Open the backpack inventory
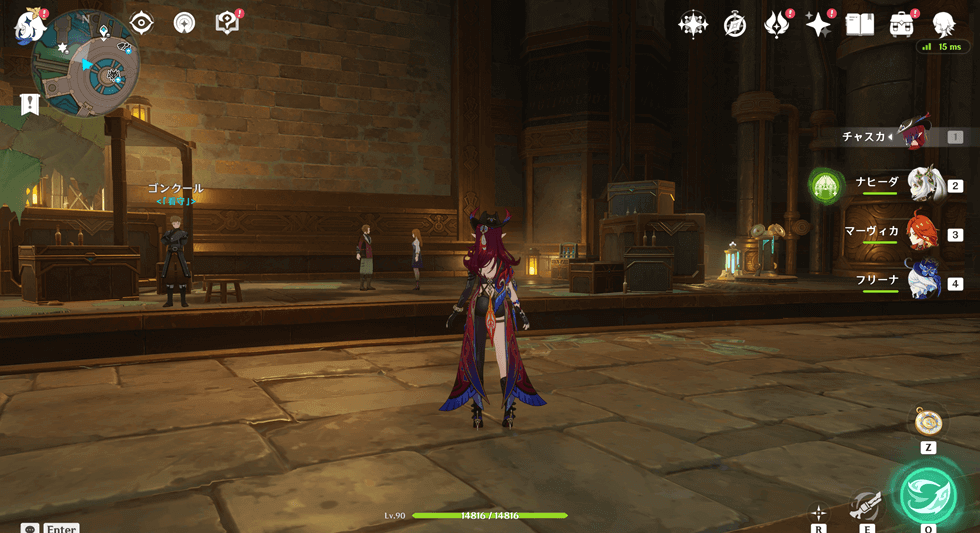Viewport: 980px width, 533px height. (x=902, y=25)
